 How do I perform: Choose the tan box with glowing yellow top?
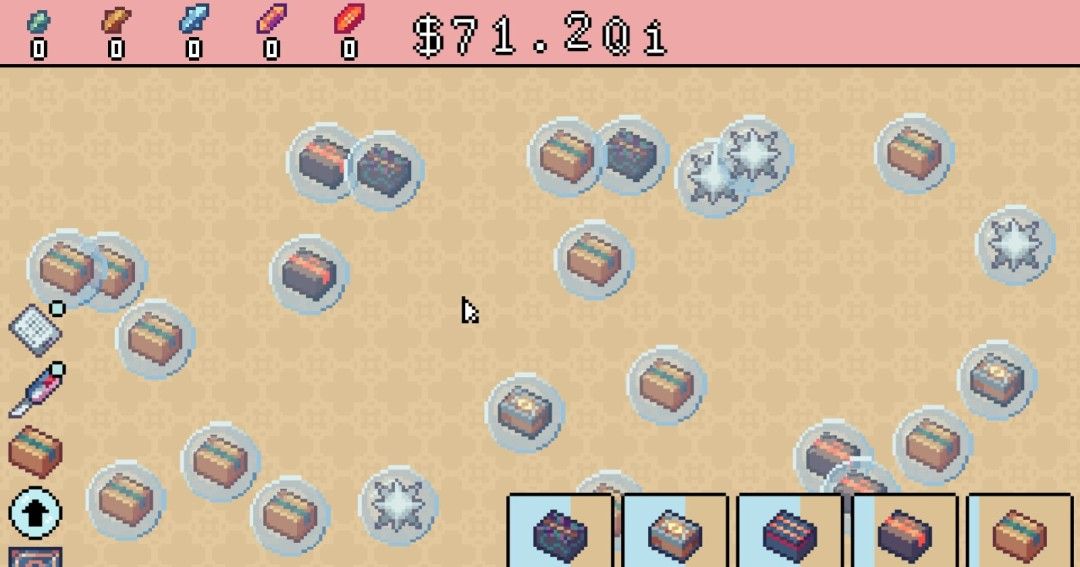coord(674,532)
